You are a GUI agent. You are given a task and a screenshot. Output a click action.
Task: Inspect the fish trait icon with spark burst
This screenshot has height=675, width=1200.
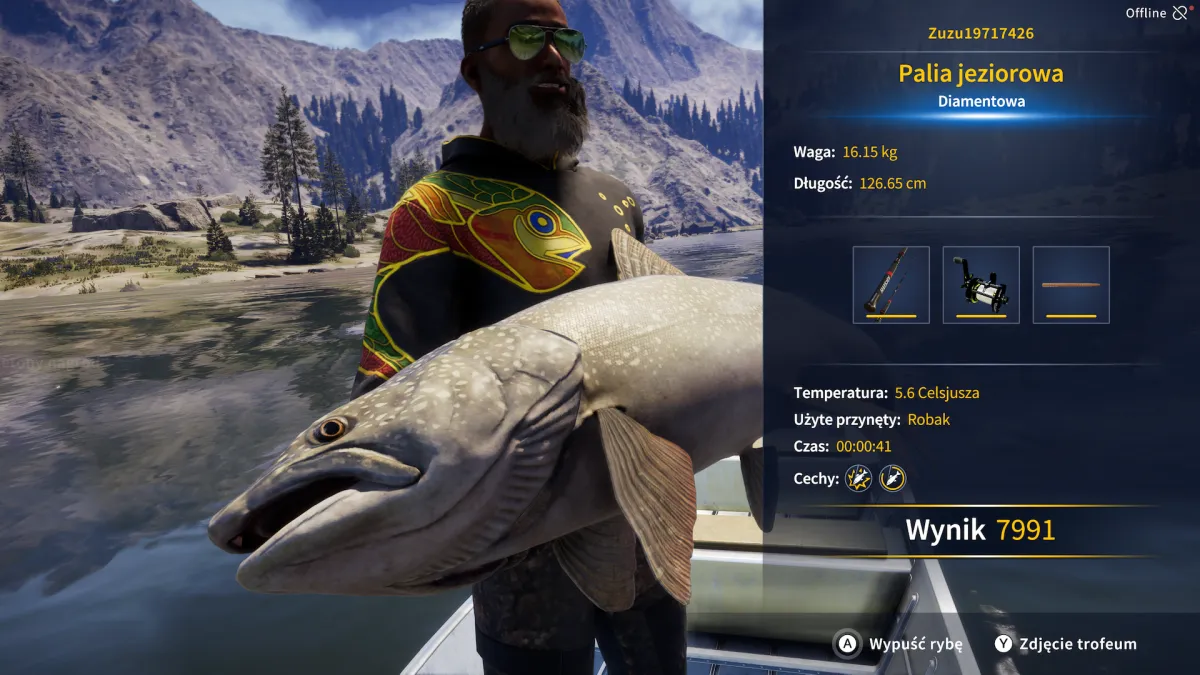coord(858,478)
